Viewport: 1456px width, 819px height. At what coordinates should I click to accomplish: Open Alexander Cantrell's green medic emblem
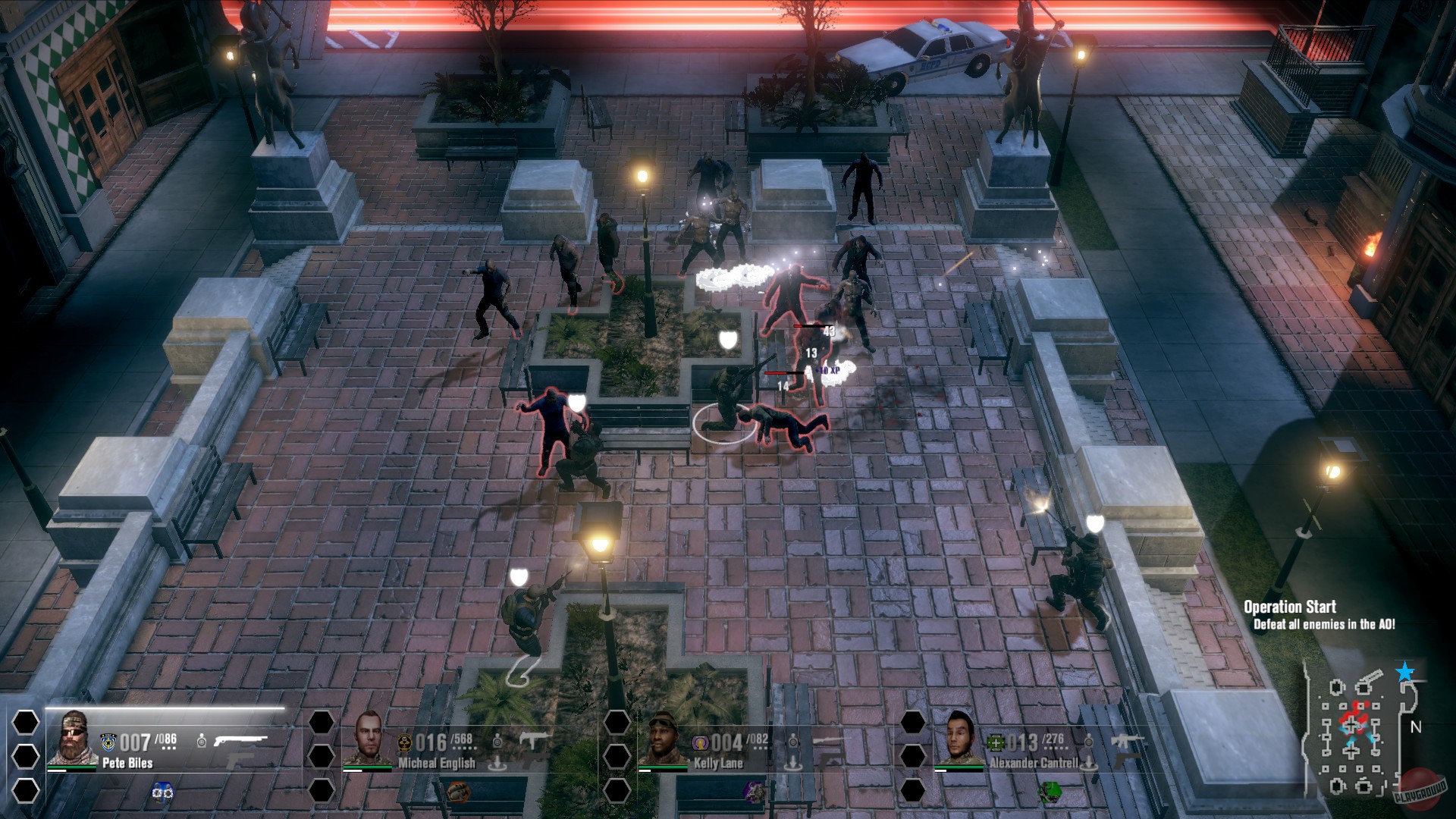click(x=996, y=742)
